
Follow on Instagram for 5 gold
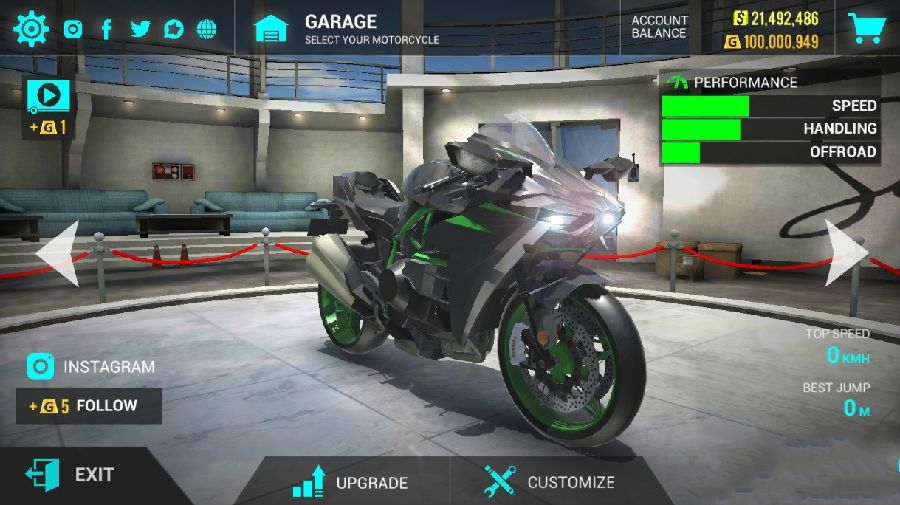point(88,406)
